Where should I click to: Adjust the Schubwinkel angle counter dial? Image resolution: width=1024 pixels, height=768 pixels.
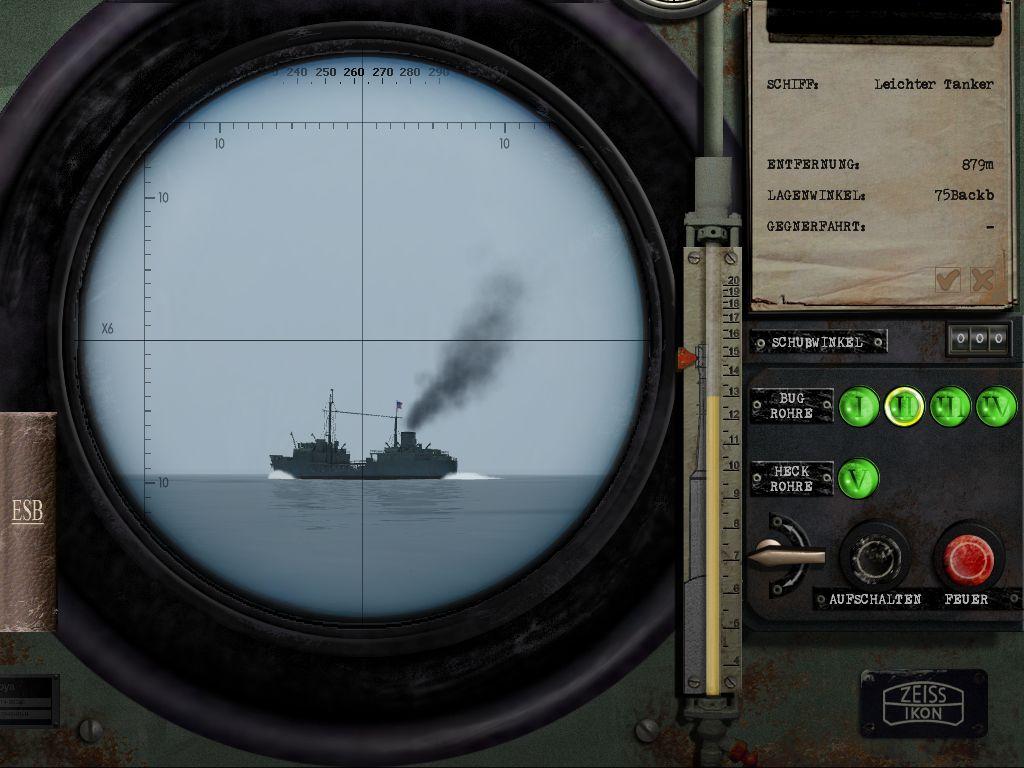point(978,339)
